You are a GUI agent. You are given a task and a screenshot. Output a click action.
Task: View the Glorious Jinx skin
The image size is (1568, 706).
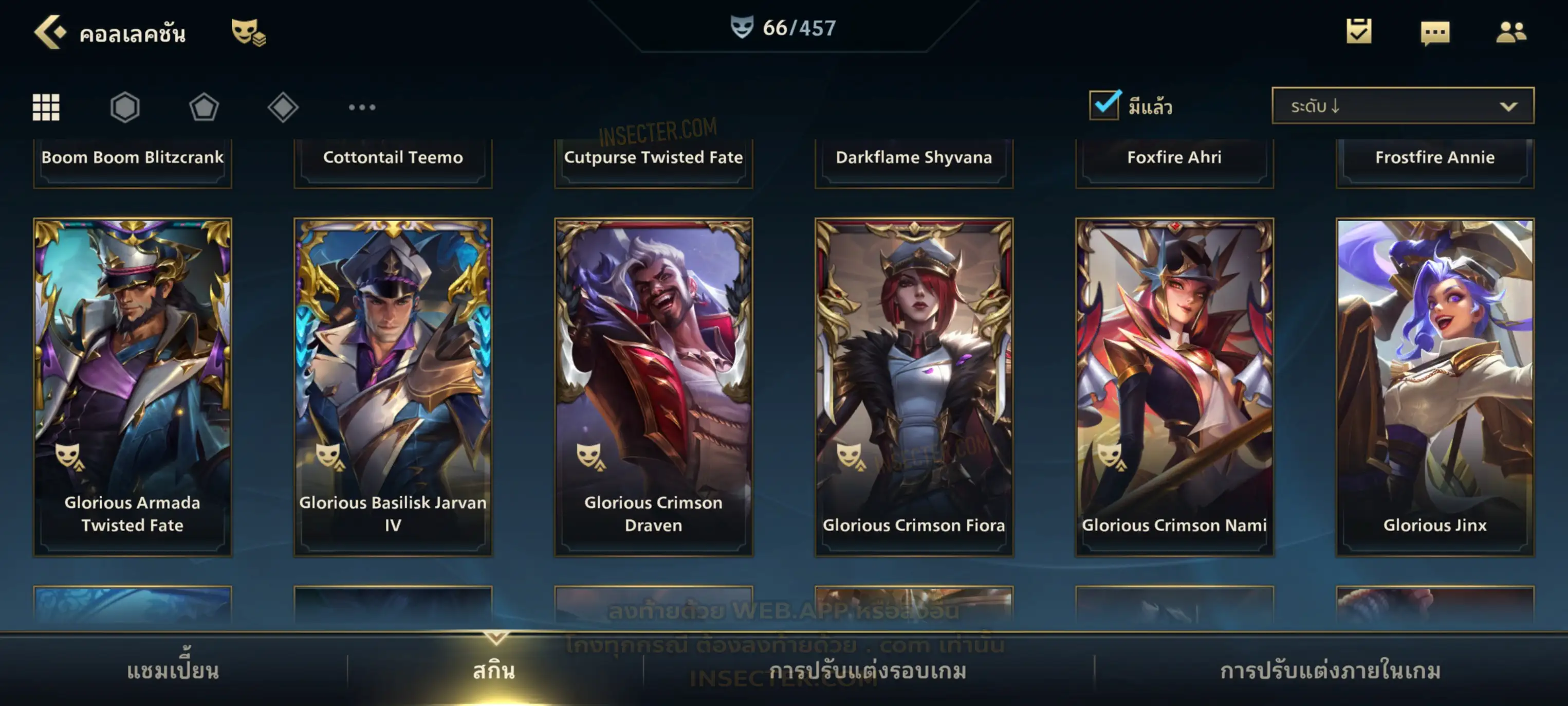(1435, 387)
